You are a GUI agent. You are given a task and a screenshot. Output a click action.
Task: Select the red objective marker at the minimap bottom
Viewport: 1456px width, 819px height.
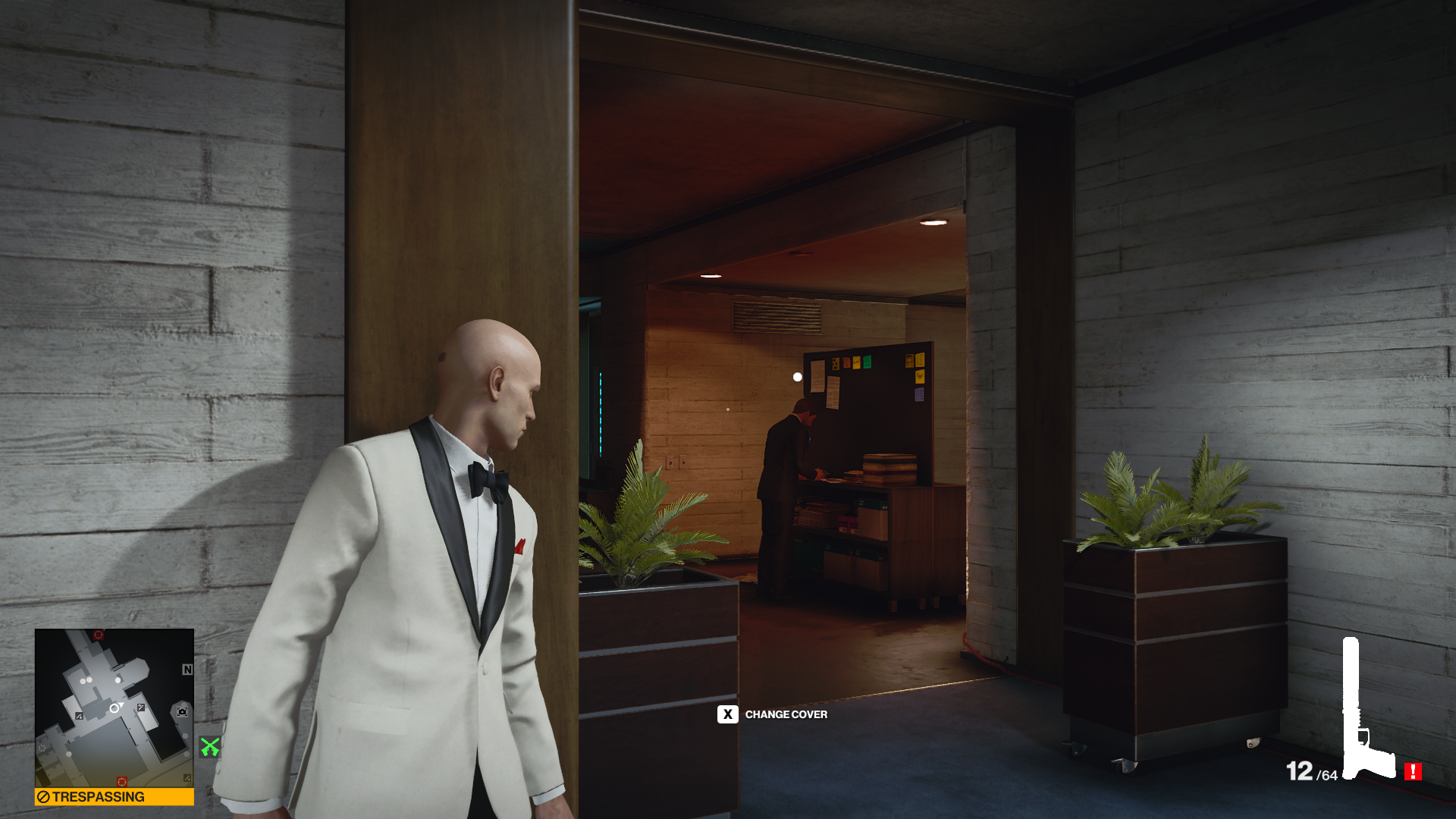pyautogui.click(x=121, y=782)
